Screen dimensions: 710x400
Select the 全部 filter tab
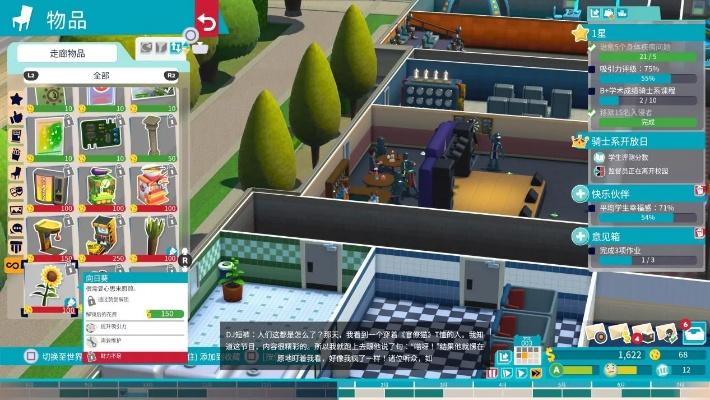[100, 75]
